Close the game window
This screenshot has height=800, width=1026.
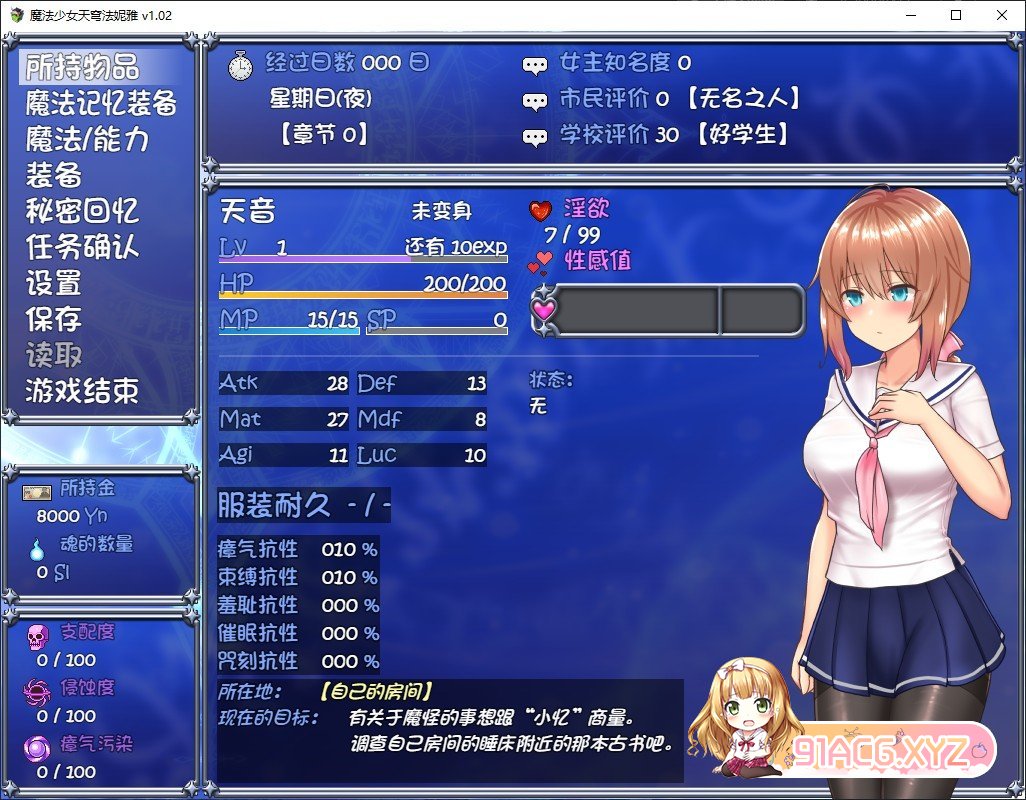pyautogui.click(x=1002, y=15)
